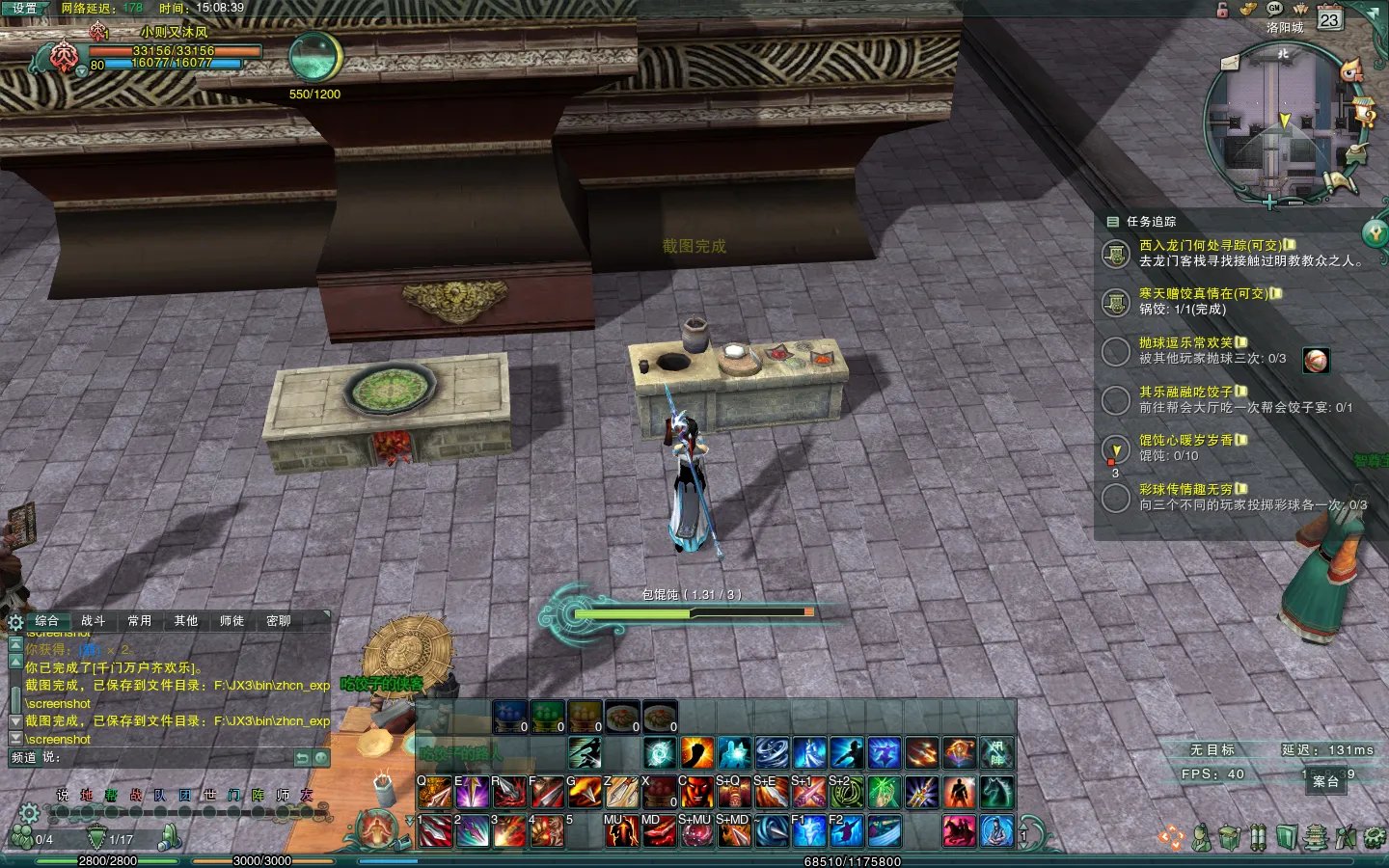This screenshot has height=868, width=1389.
Task: Switch chat to the 战斗 tab
Action: (x=94, y=621)
